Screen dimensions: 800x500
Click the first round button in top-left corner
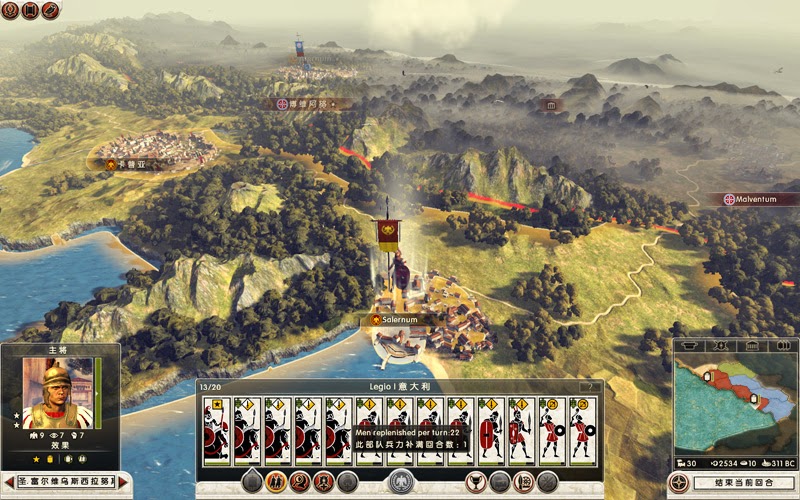click(x=8, y=10)
